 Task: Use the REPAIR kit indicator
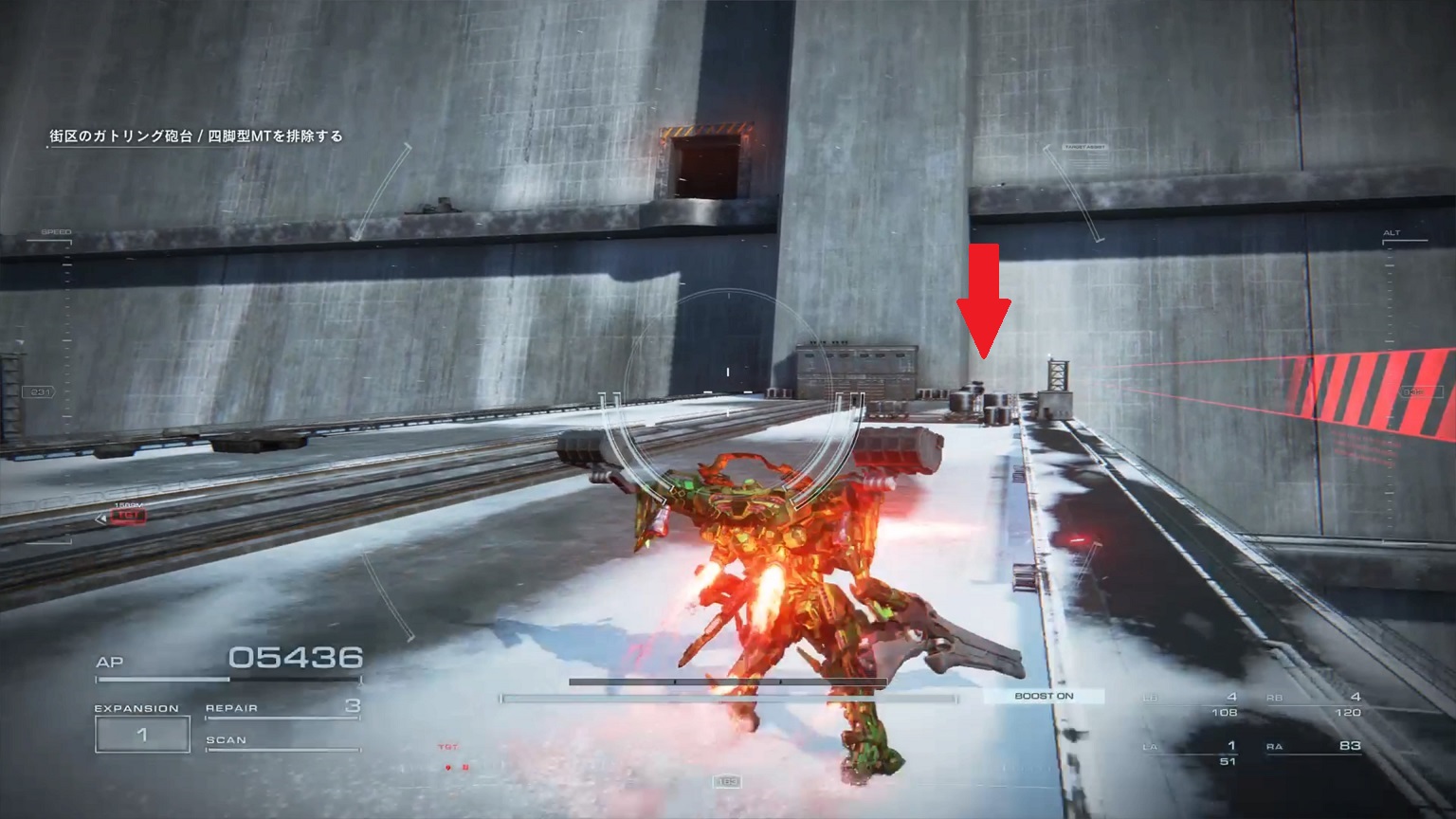point(282,707)
